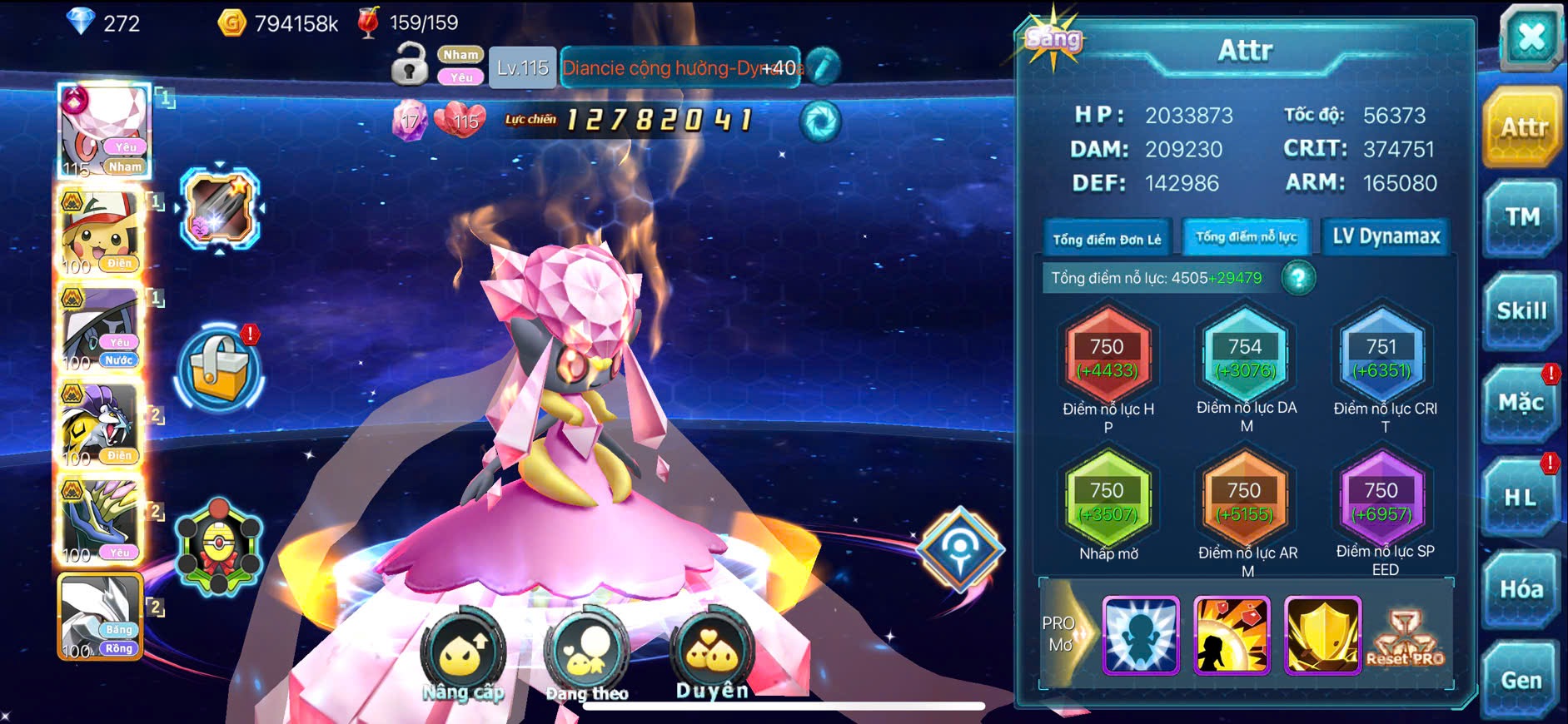This screenshot has height=724, width=1568.
Task: Select the LV Dynamax tab
Action: (1386, 237)
